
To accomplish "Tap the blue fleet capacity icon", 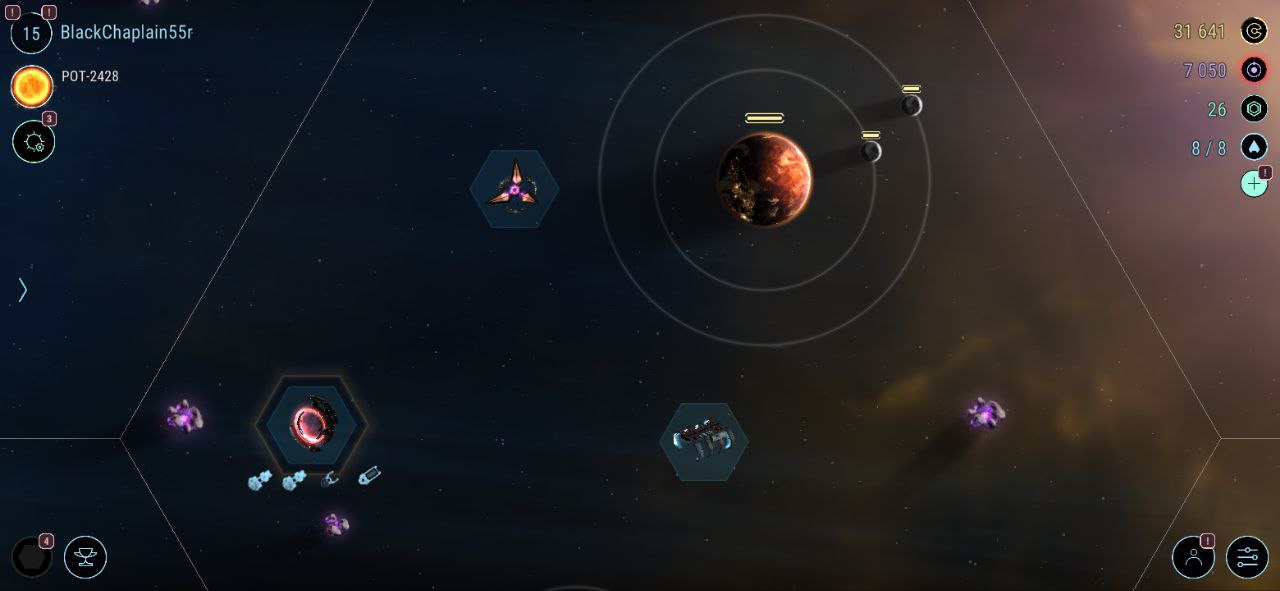I will [x=1254, y=148].
